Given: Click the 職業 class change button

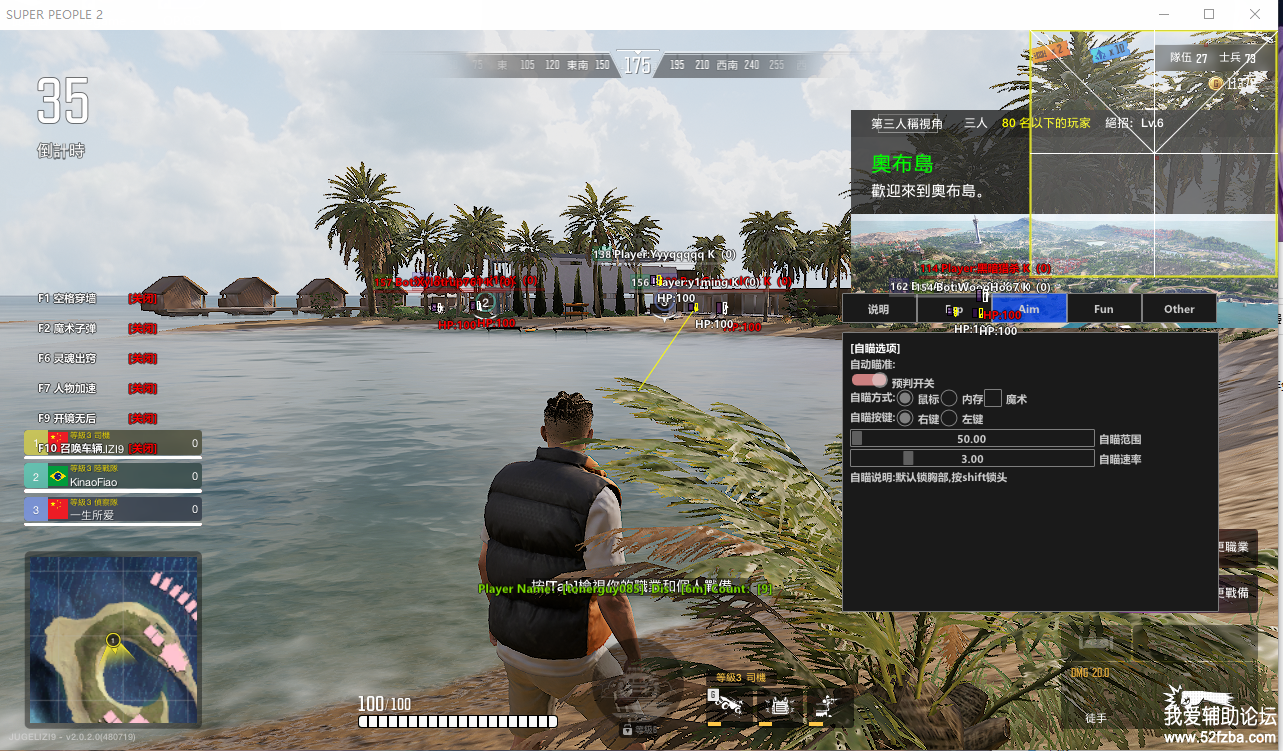Looking at the screenshot, I should pos(1236,547).
